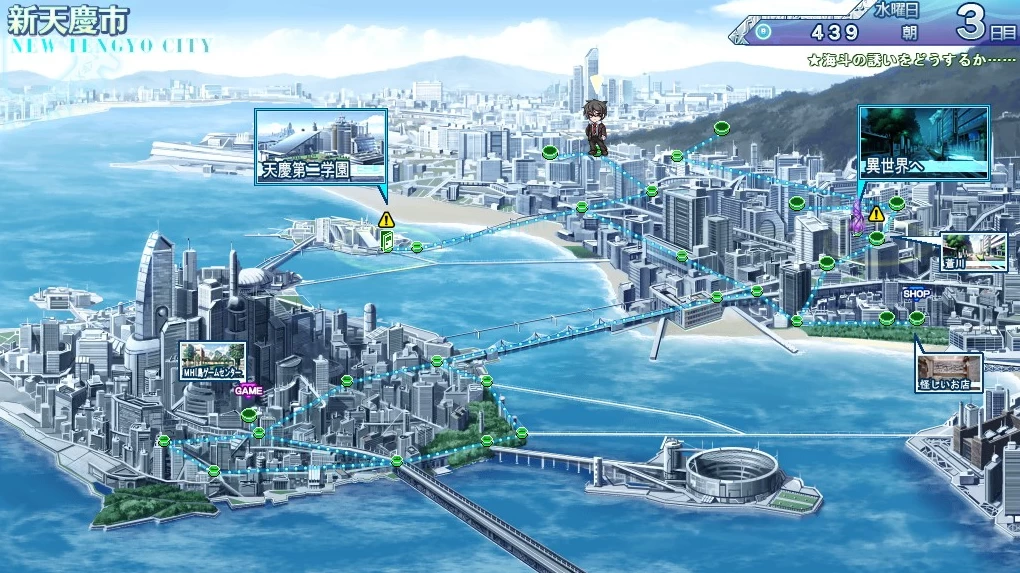Pick the MH島ゲームセンター location thumbnail
Screen dimensions: 1020x573
coord(213,360)
